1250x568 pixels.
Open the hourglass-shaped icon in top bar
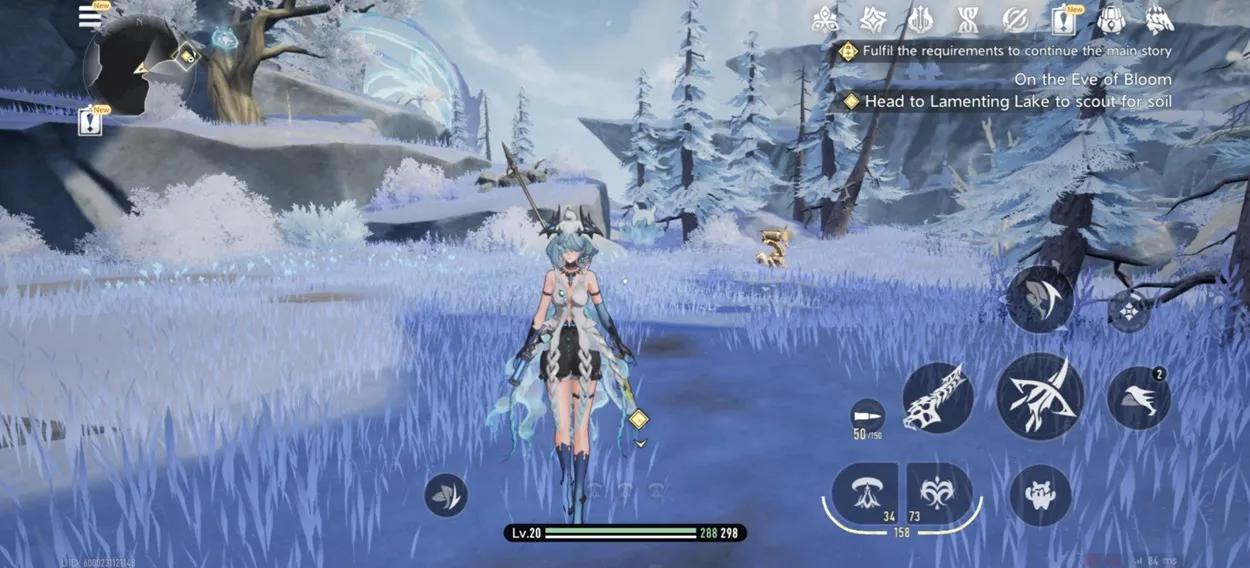tap(967, 19)
